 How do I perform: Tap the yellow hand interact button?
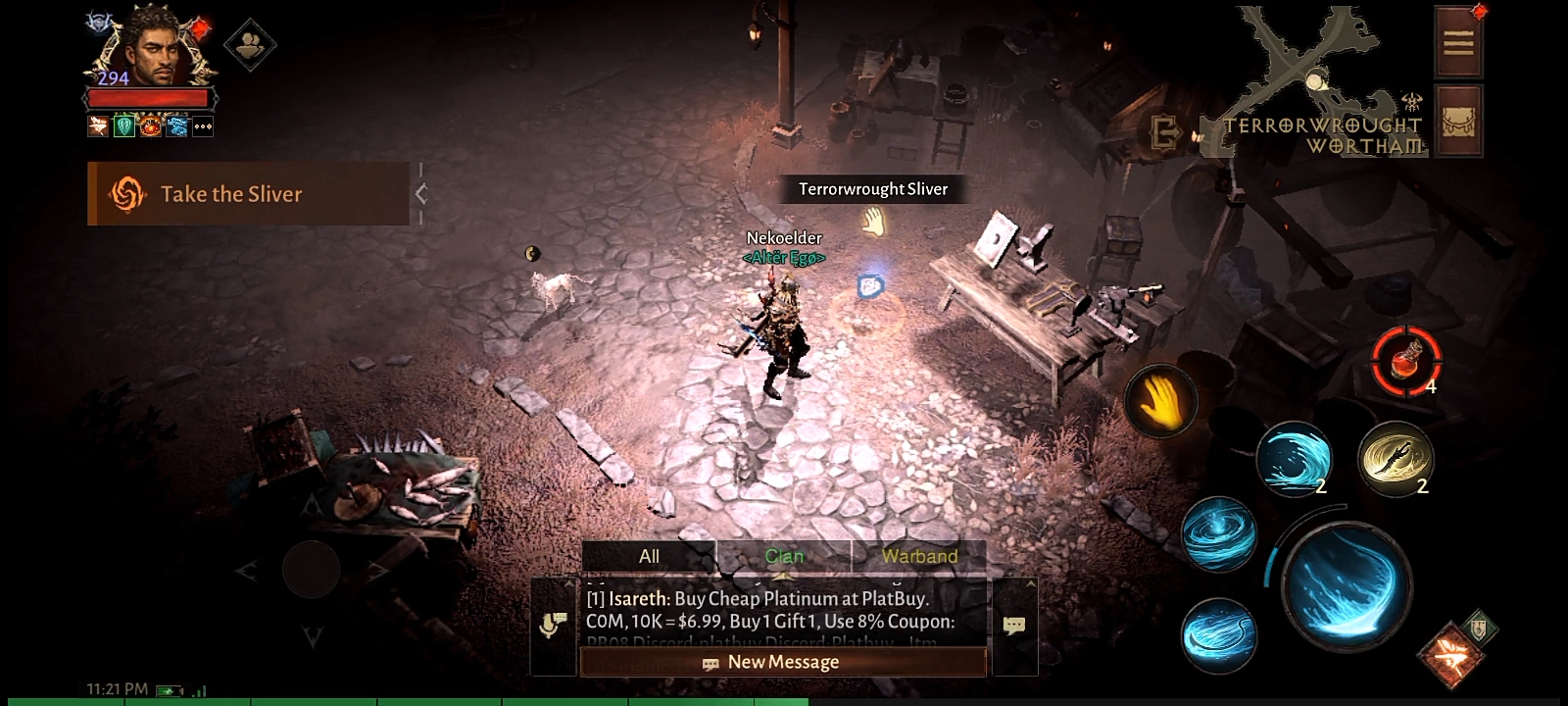pyautogui.click(x=1161, y=401)
